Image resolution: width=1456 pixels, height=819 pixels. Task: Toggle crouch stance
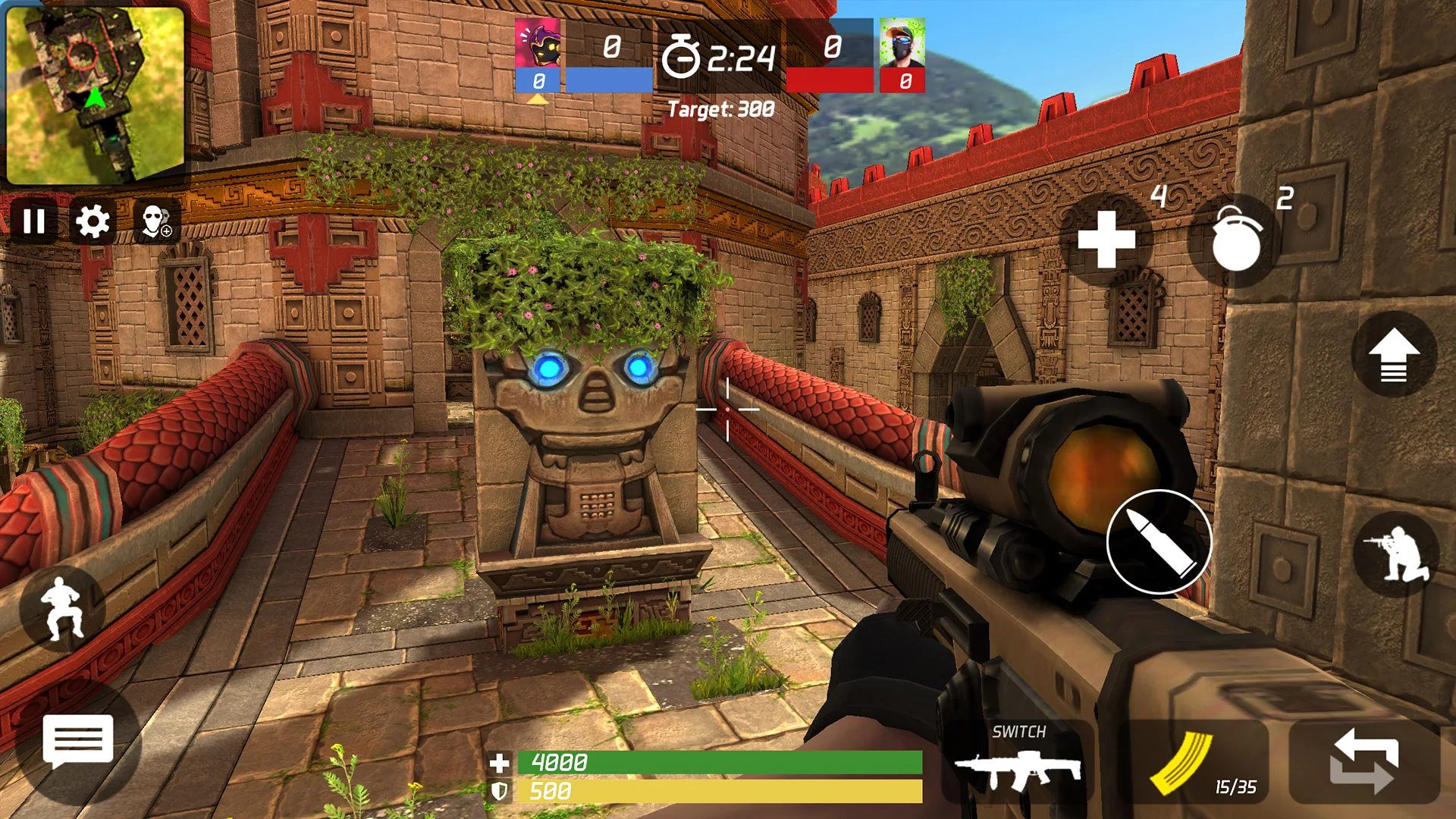[x=62, y=609]
